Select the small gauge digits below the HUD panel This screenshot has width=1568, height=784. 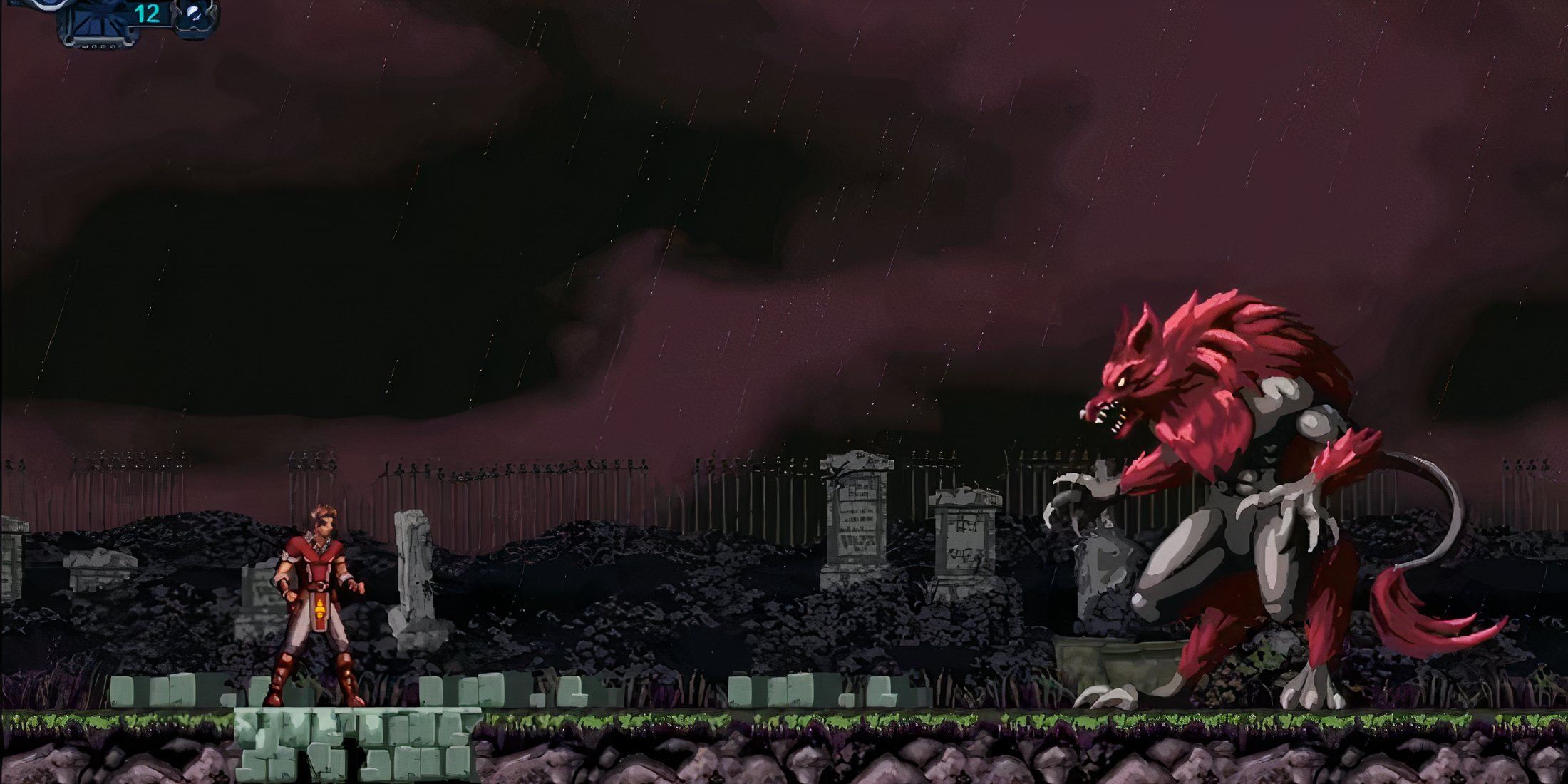tap(100, 47)
